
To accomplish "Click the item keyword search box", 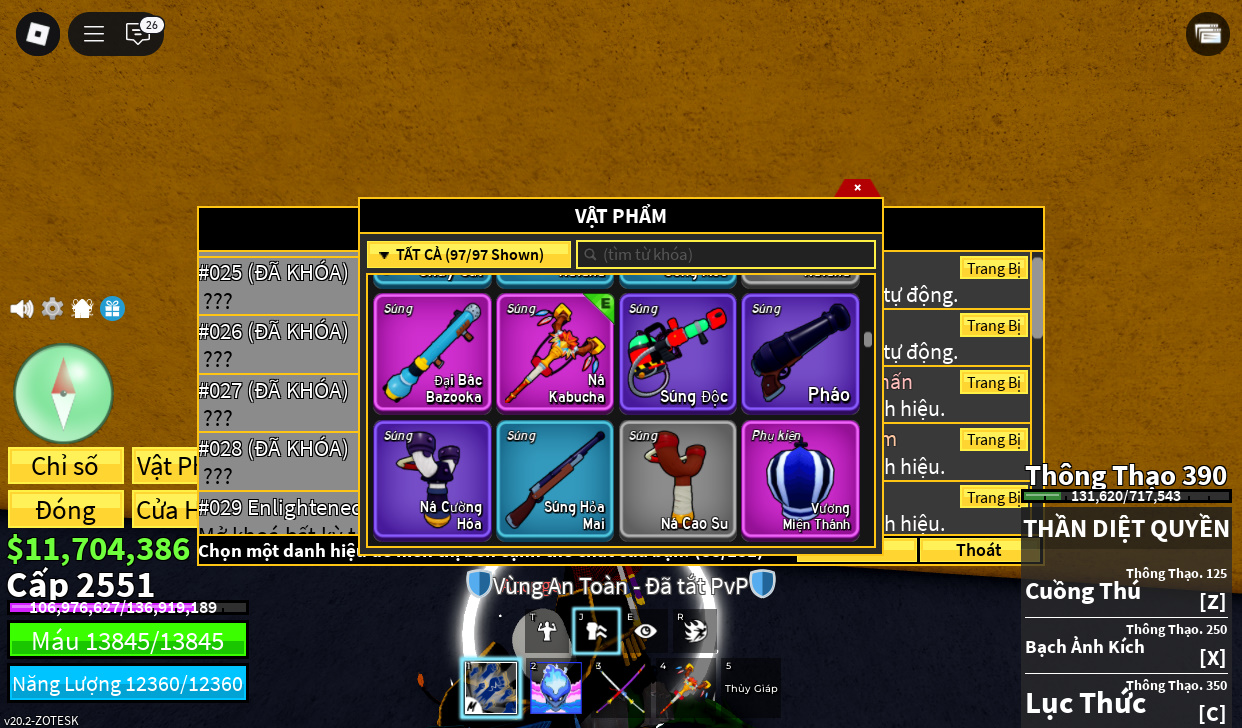I will pyautogui.click(x=727, y=255).
